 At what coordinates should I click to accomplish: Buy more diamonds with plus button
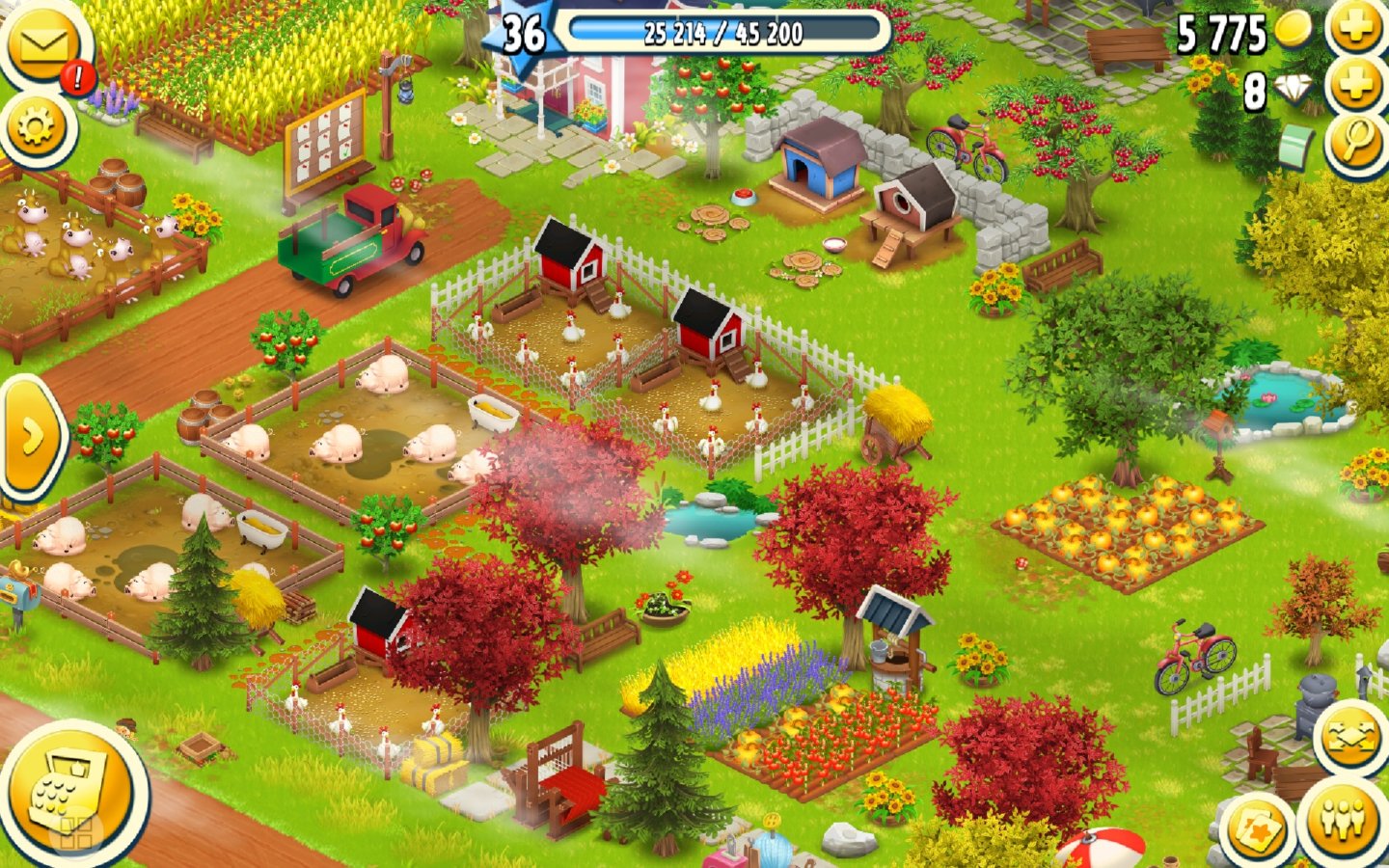[1355, 88]
